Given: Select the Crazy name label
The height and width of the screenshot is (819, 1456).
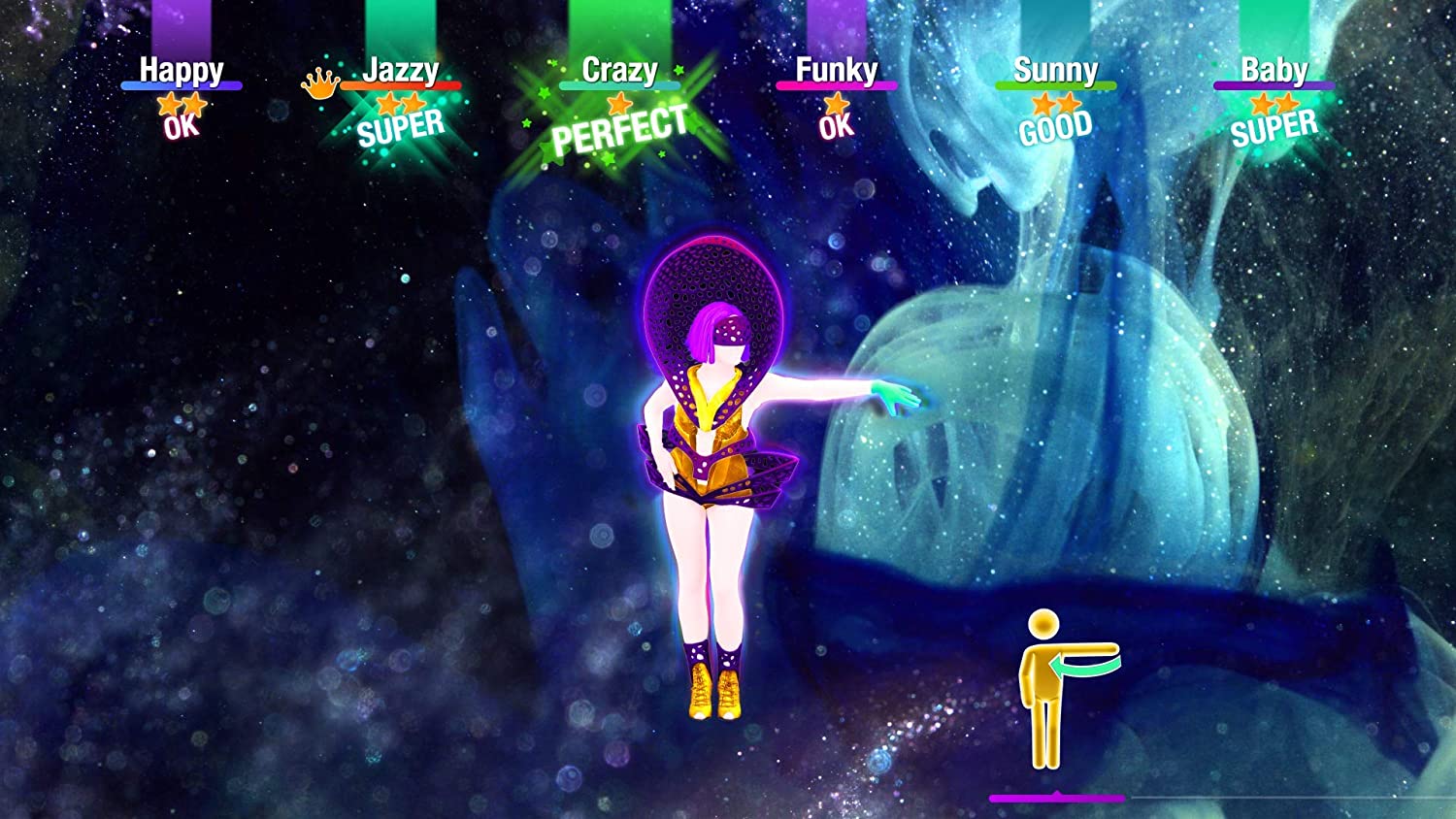Looking at the screenshot, I should point(619,70).
